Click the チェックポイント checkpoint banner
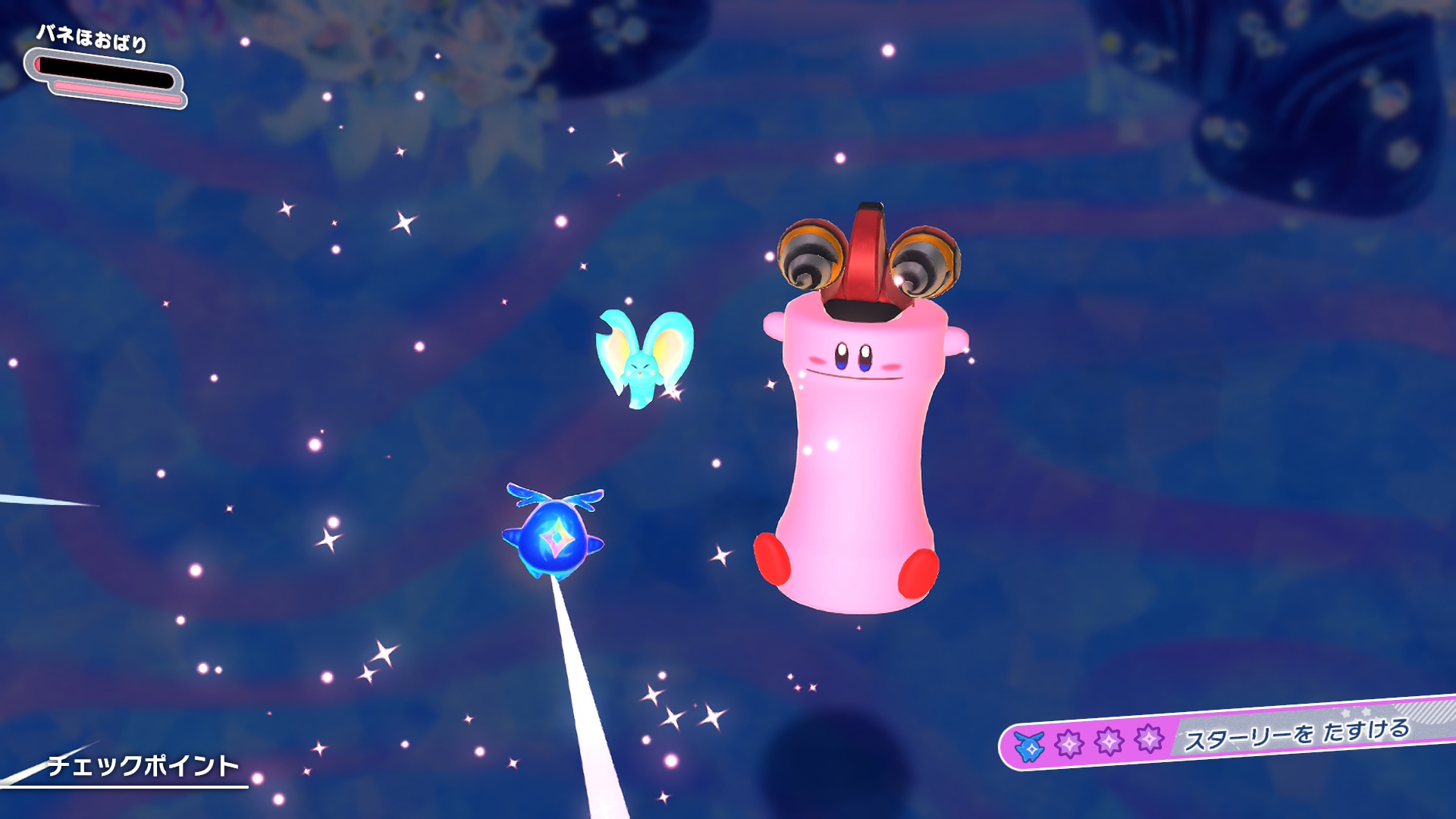Screen dimensions: 1456x819 point(143,766)
